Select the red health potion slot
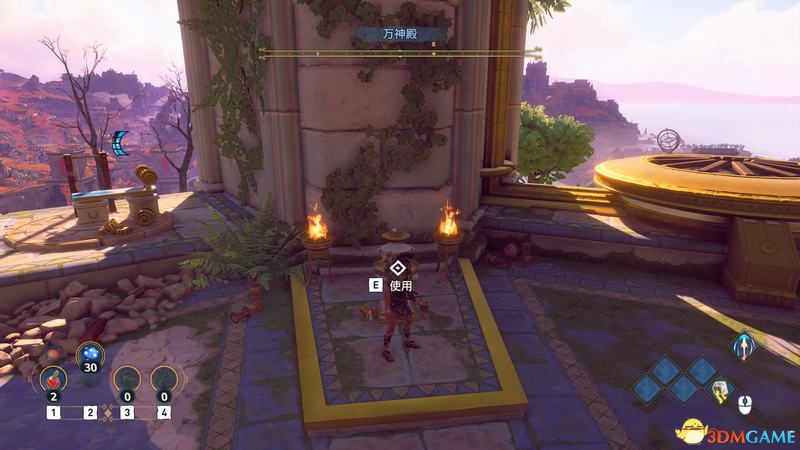Viewport: 800px width, 450px height. click(x=52, y=381)
